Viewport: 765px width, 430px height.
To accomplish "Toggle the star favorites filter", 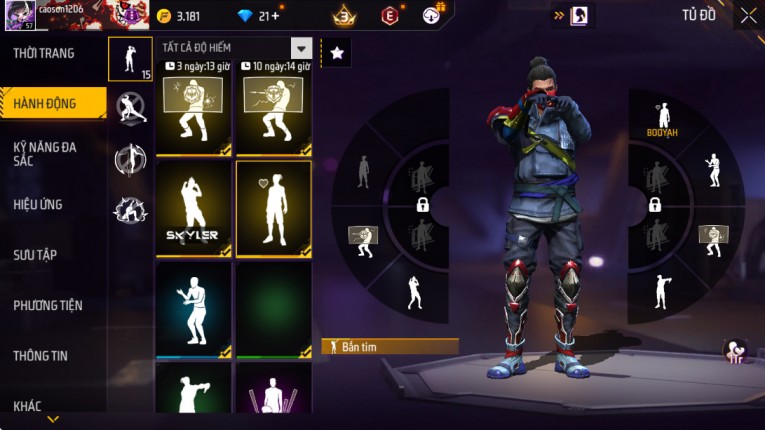I will click(337, 54).
